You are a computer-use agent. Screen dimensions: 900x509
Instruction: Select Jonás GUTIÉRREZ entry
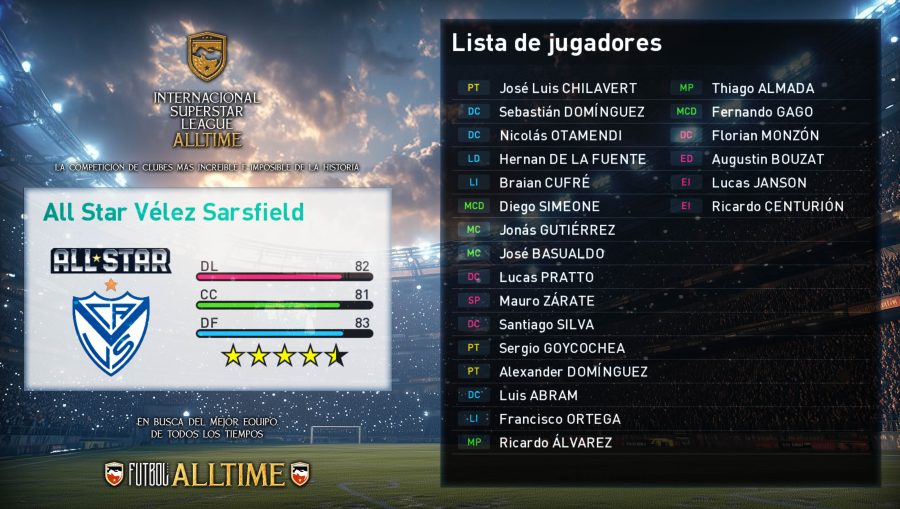(x=557, y=230)
